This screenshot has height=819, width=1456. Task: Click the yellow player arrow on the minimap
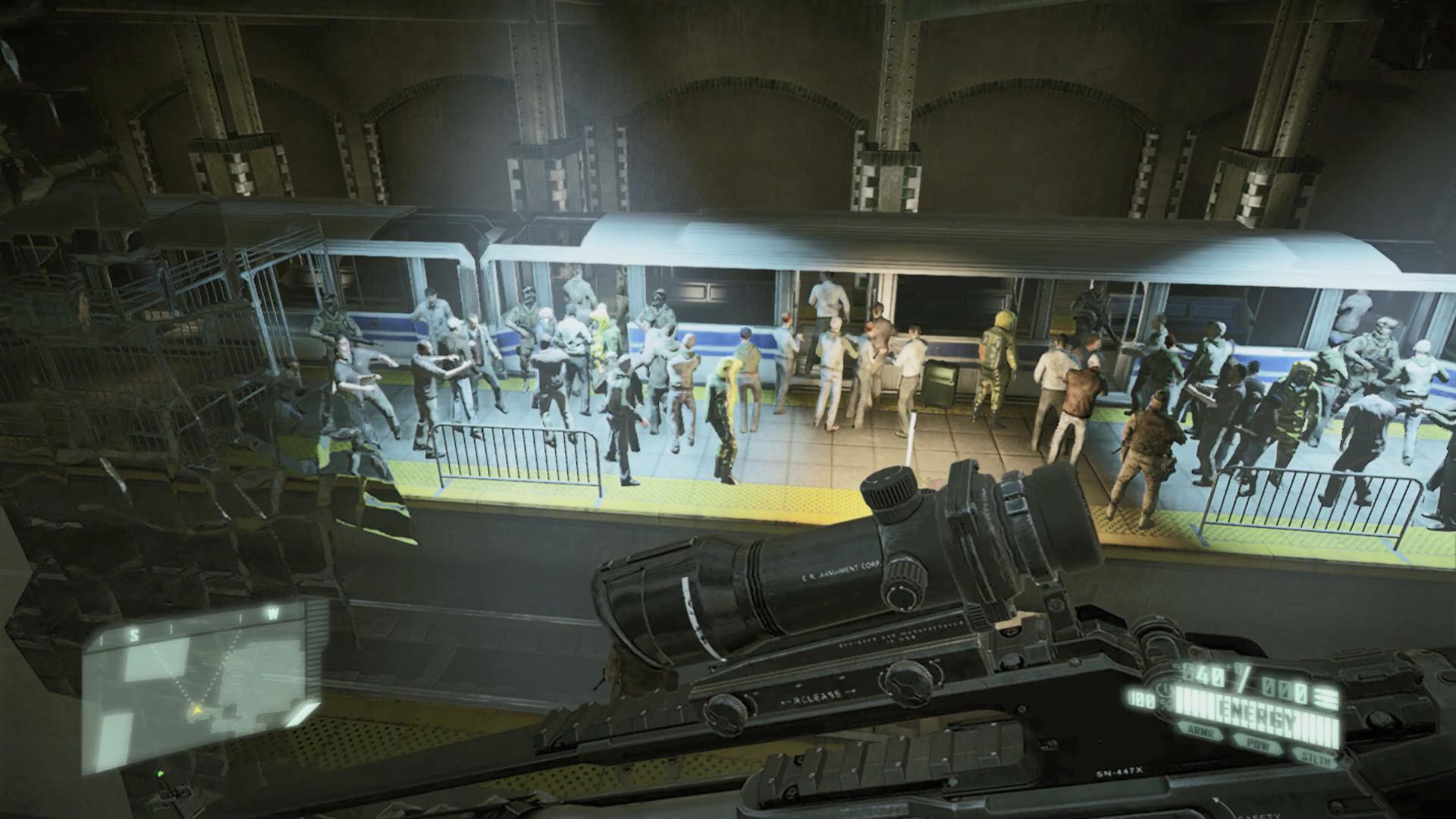click(x=196, y=710)
